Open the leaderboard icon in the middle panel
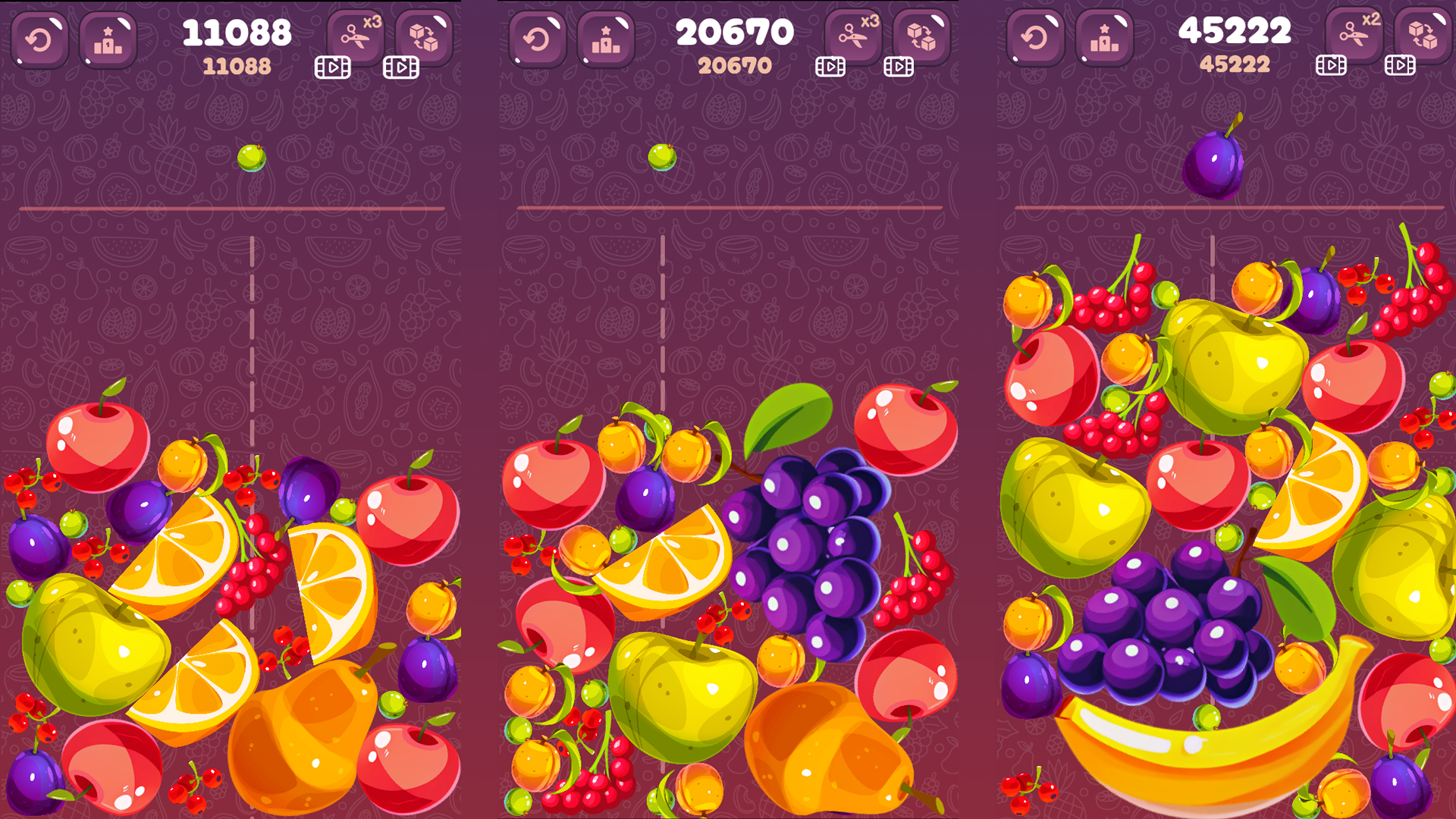 pos(607,36)
